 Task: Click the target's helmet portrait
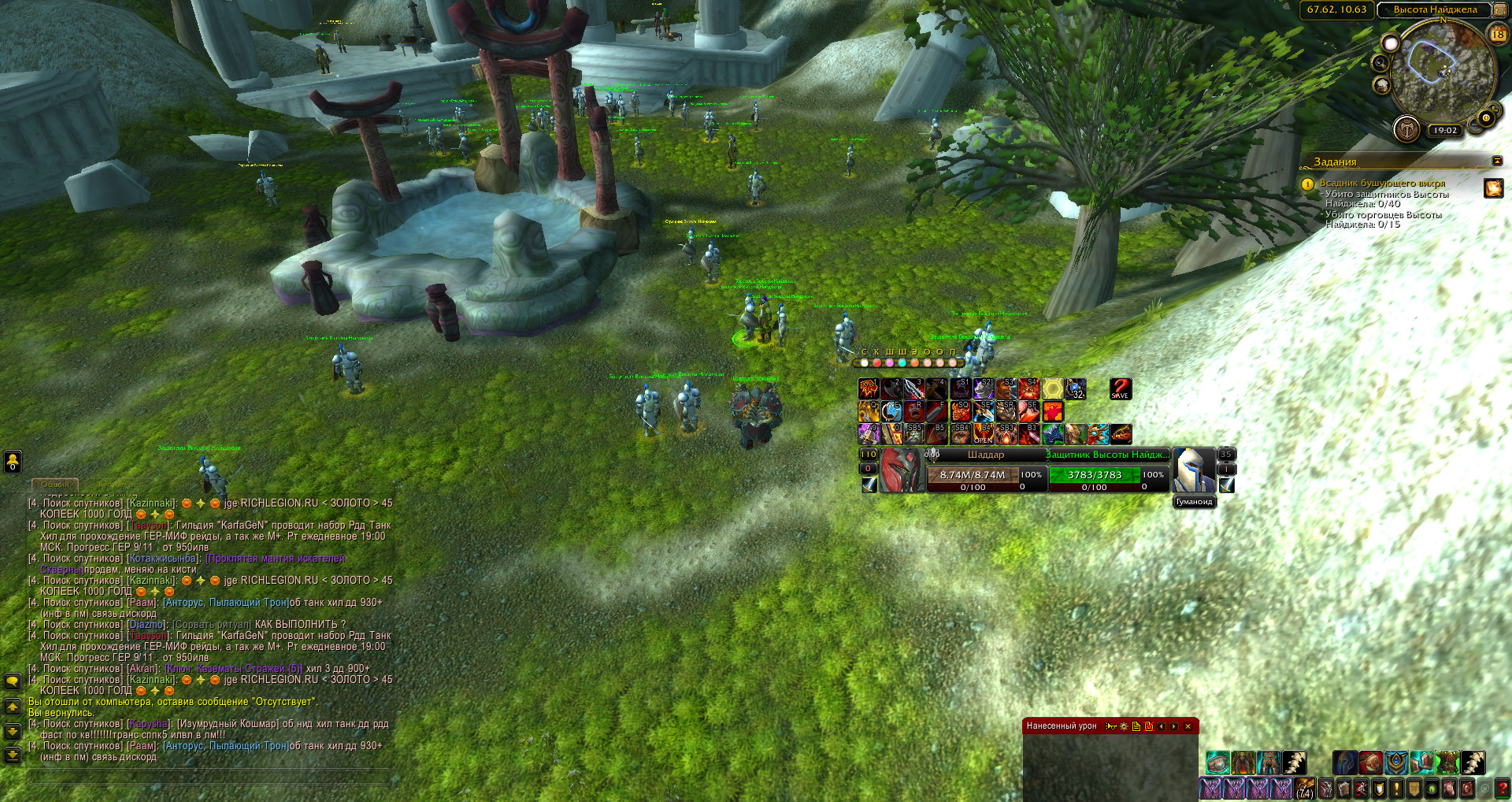[x=1193, y=470]
